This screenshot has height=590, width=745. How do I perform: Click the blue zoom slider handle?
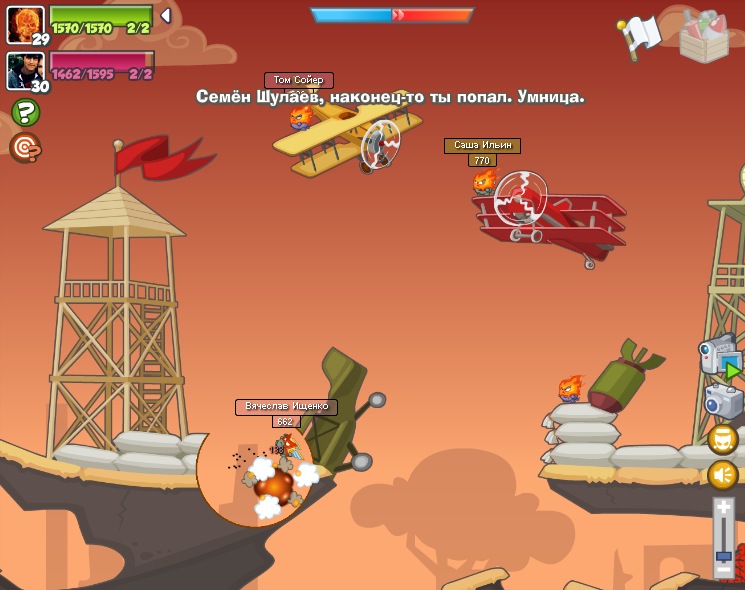(724, 556)
